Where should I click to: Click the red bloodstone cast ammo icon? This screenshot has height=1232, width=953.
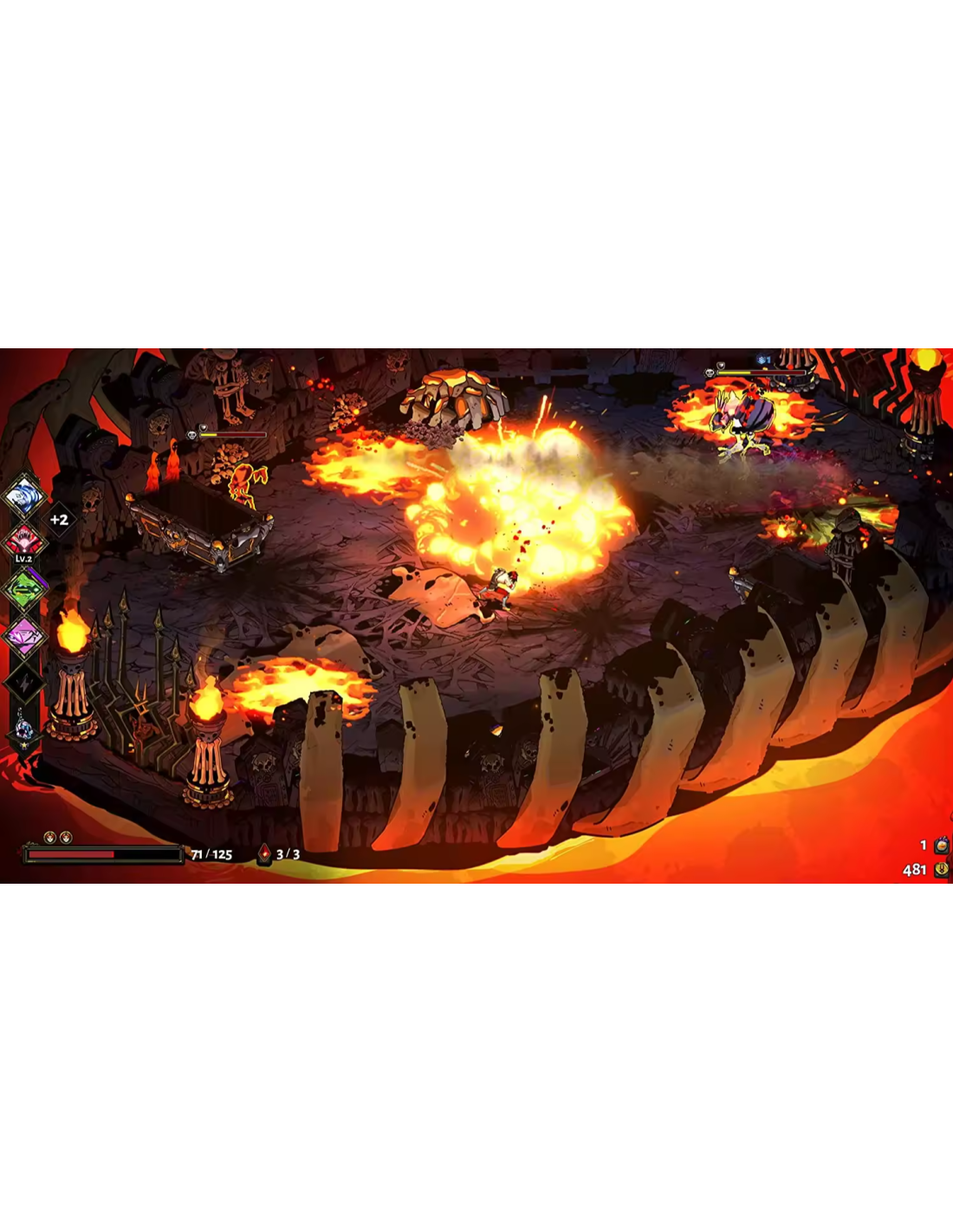(264, 854)
